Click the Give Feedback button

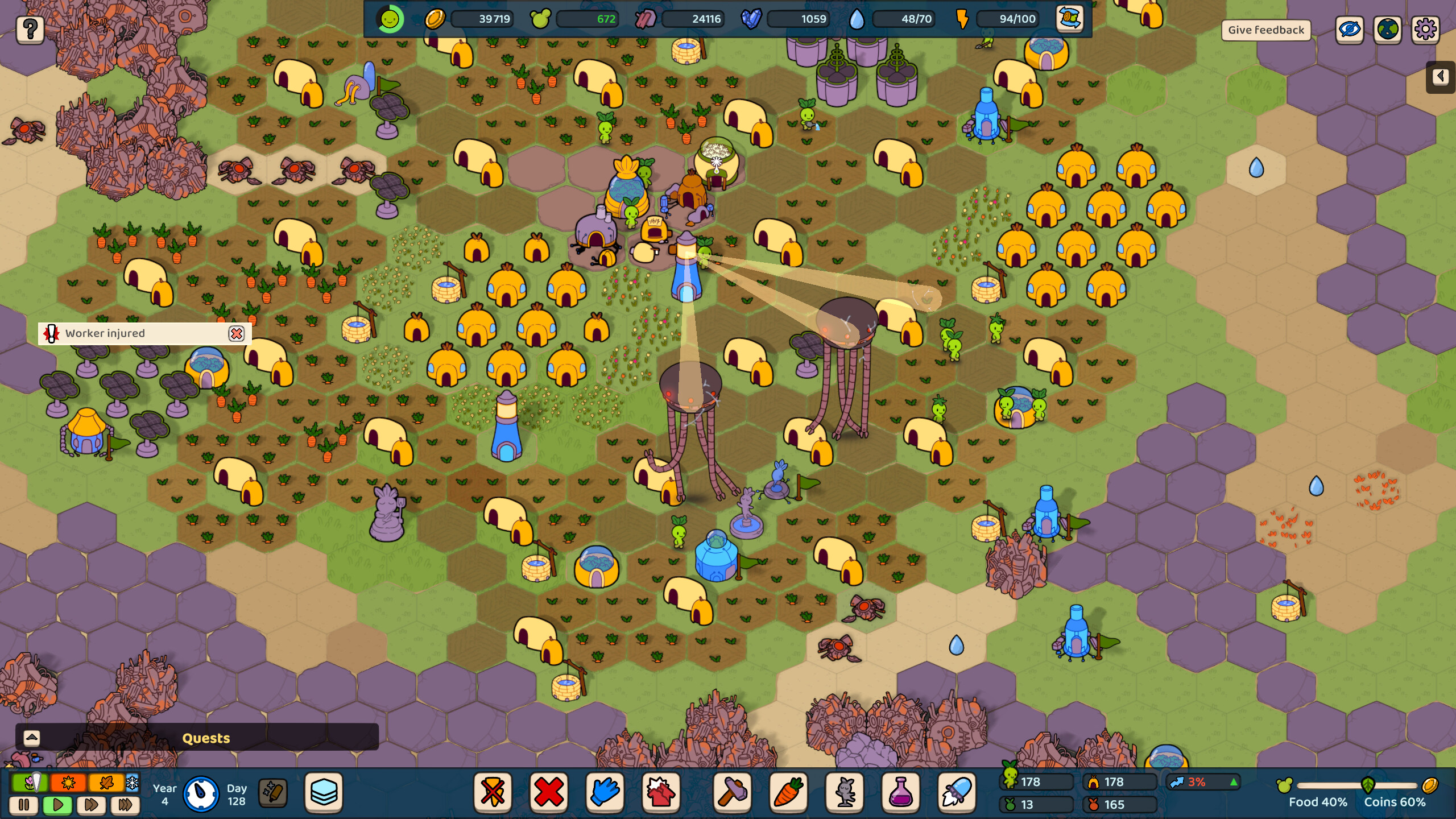tap(1265, 30)
